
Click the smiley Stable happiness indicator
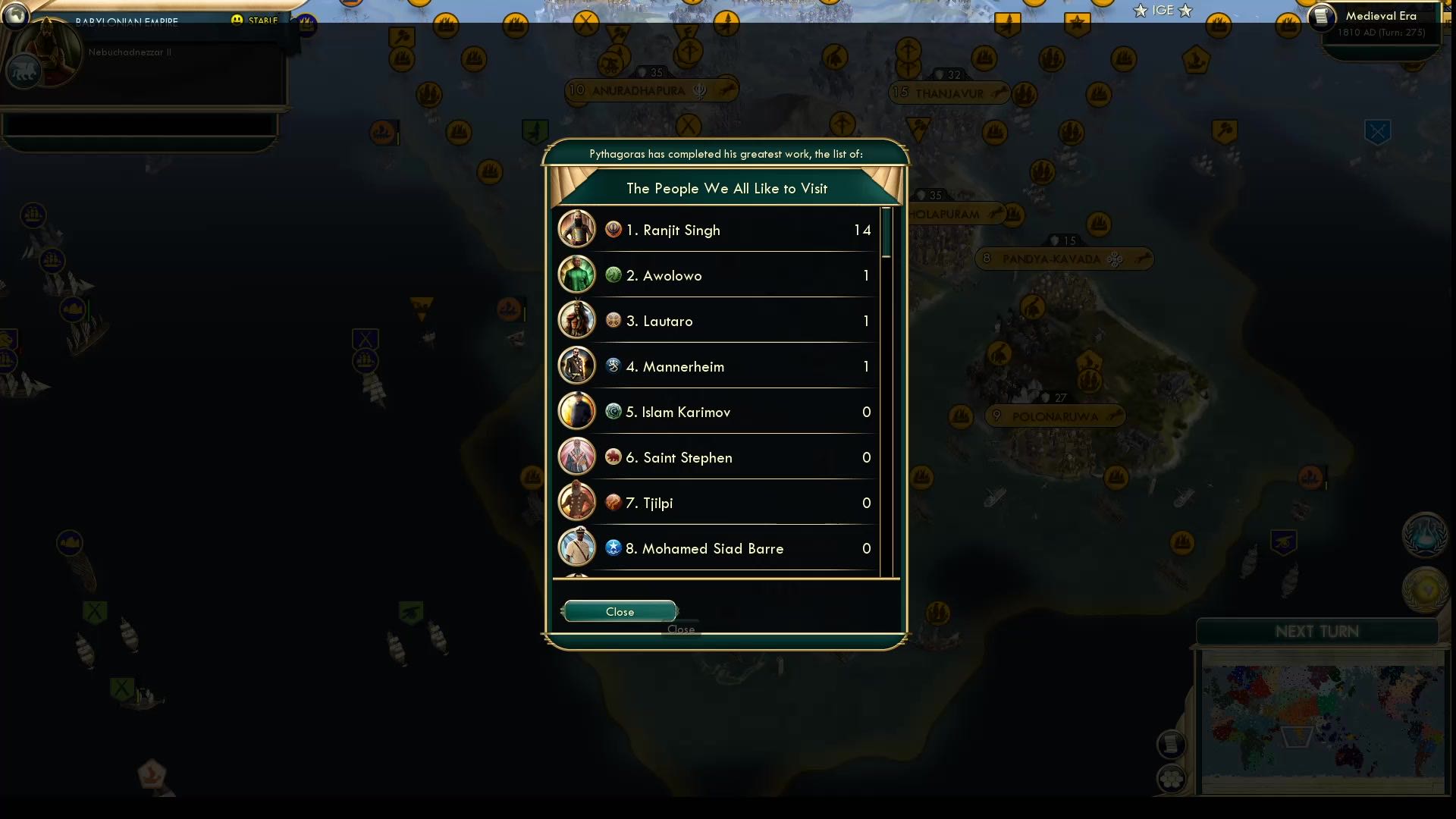click(237, 19)
